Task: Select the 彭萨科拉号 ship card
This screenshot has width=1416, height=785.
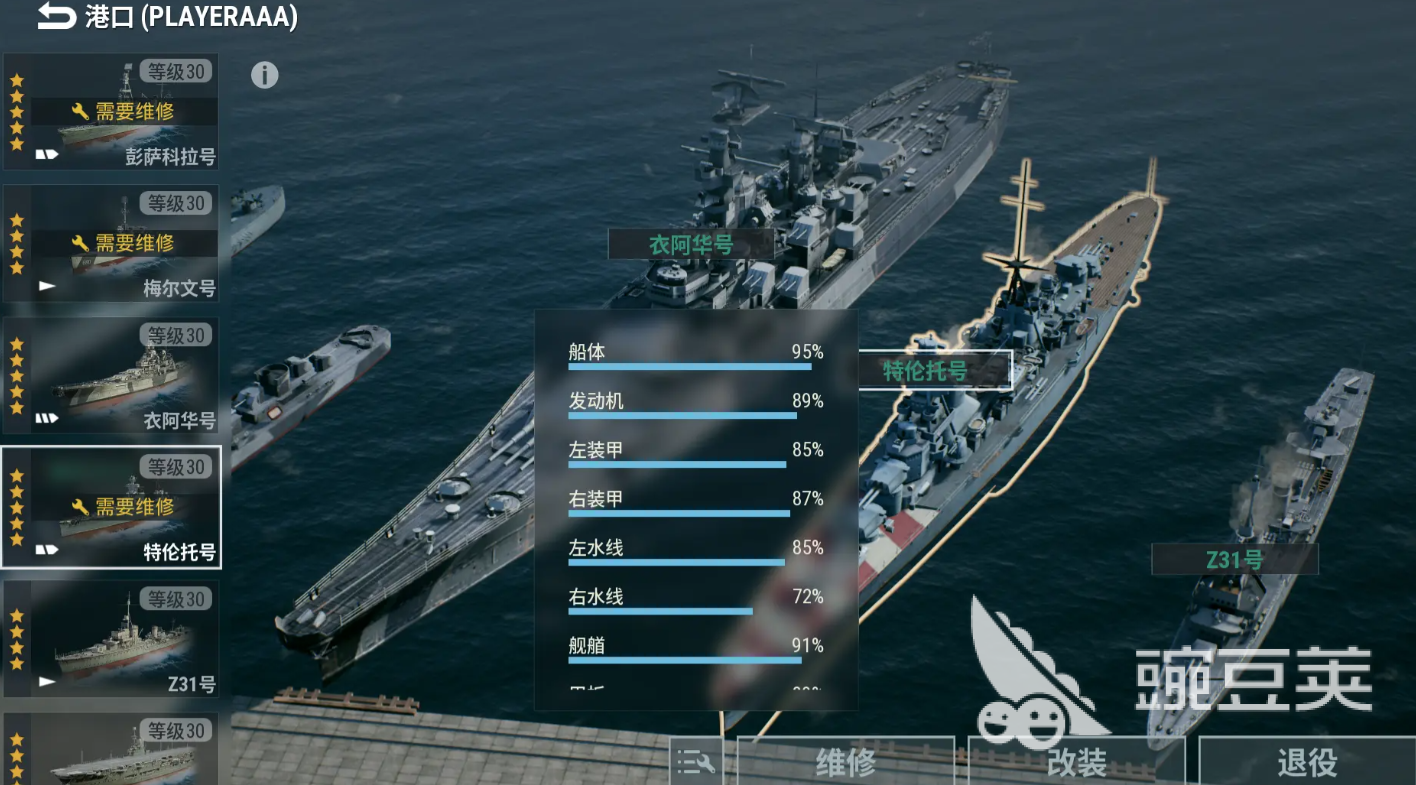Action: click(x=111, y=112)
